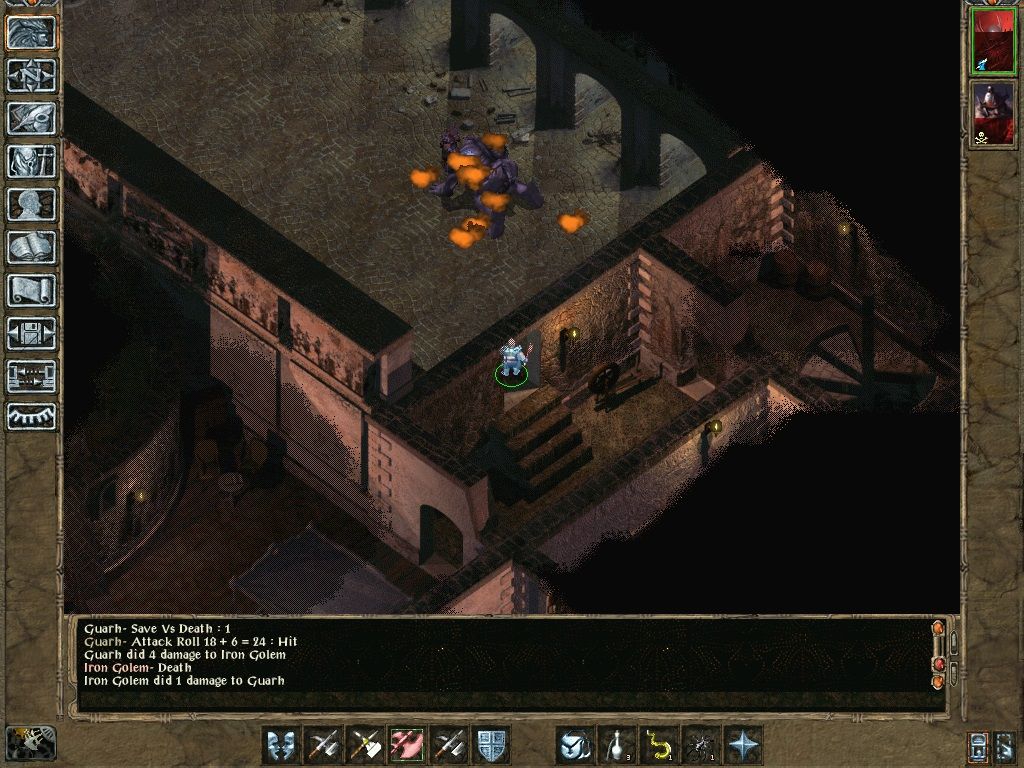Select the red party portrait with green border
This screenshot has width=1024, height=768.
point(992,43)
